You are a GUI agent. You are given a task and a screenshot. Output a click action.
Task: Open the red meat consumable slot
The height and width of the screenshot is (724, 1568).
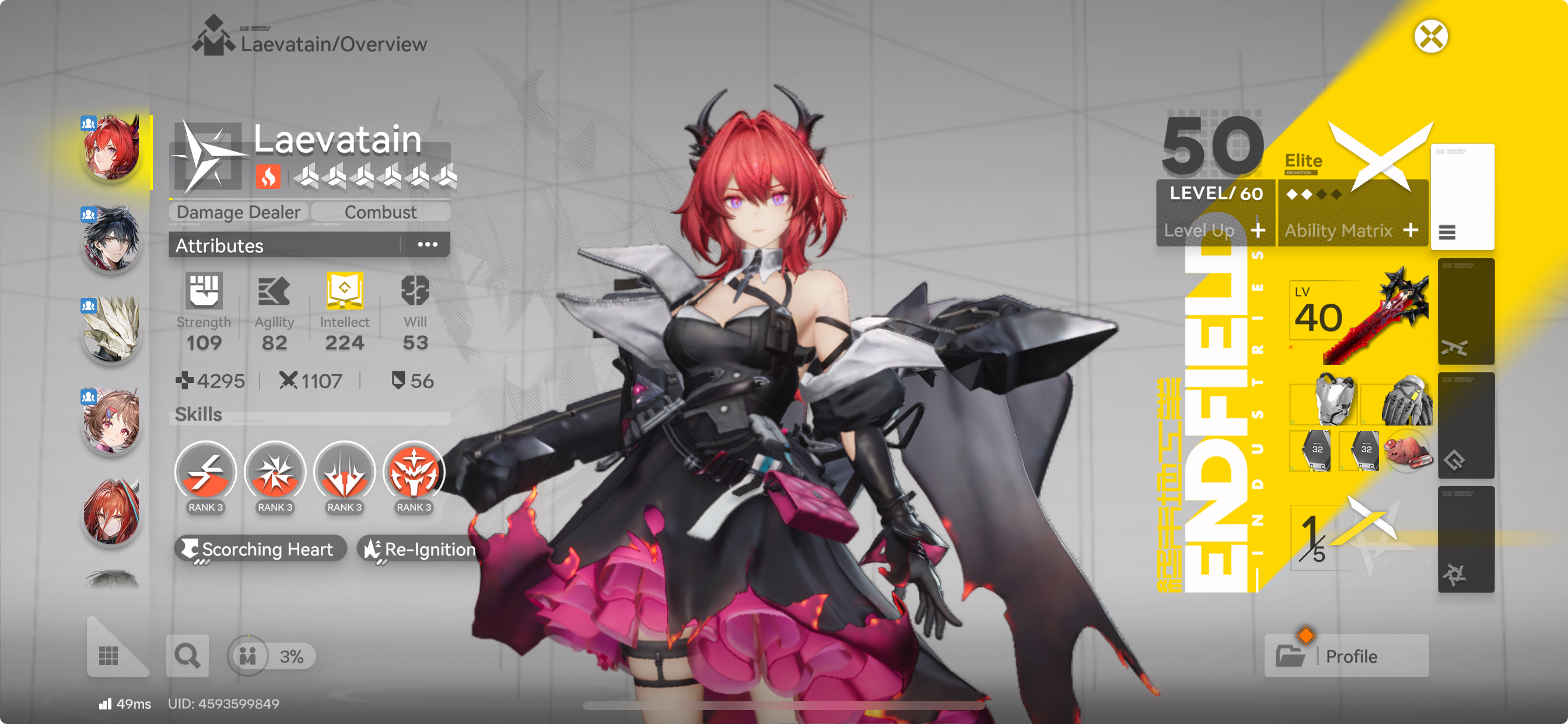pyautogui.click(x=1406, y=451)
